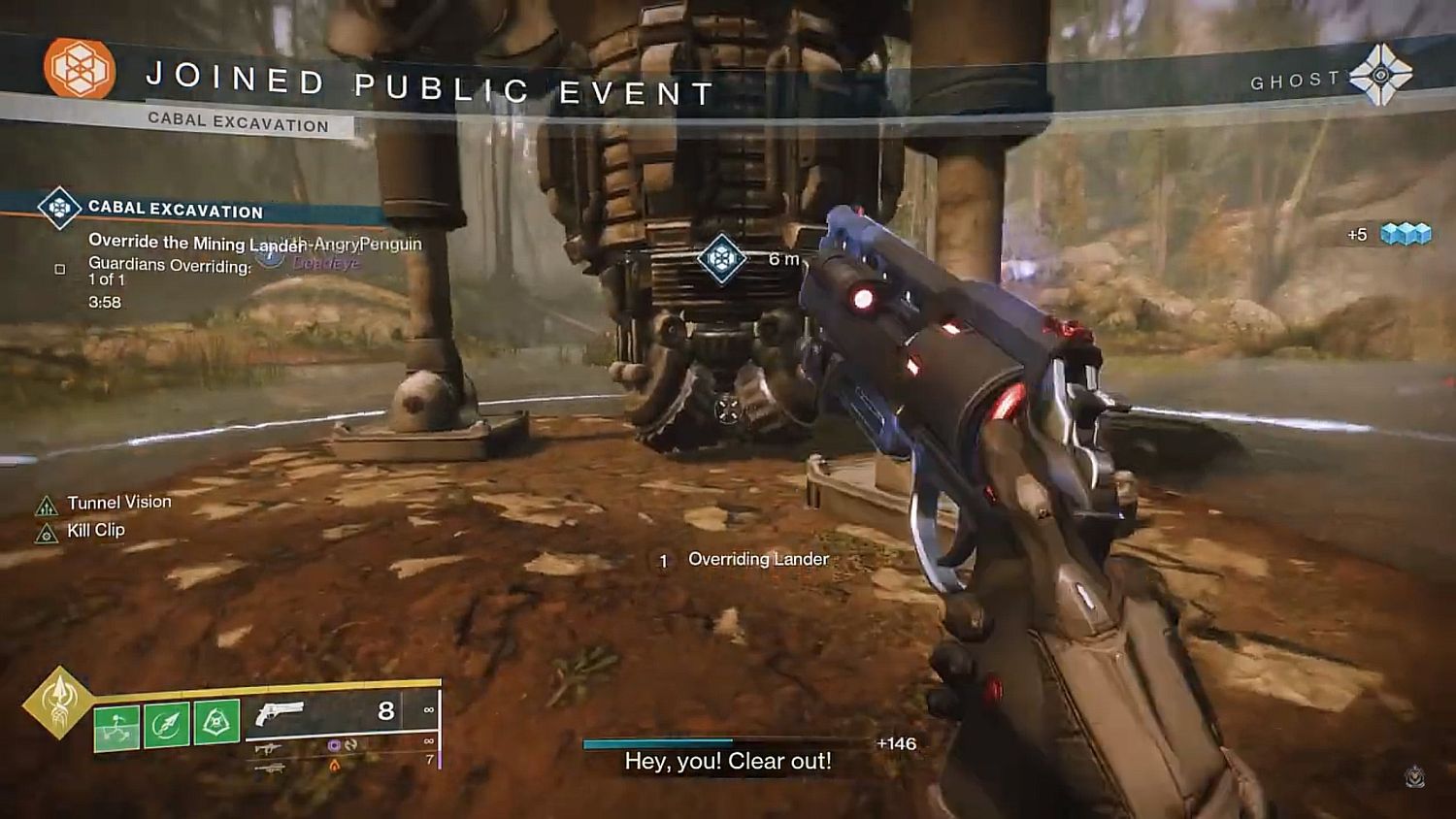Choose the heavy weapon icon in the bottom row
The width and height of the screenshot is (1456, 819).
click(x=269, y=768)
